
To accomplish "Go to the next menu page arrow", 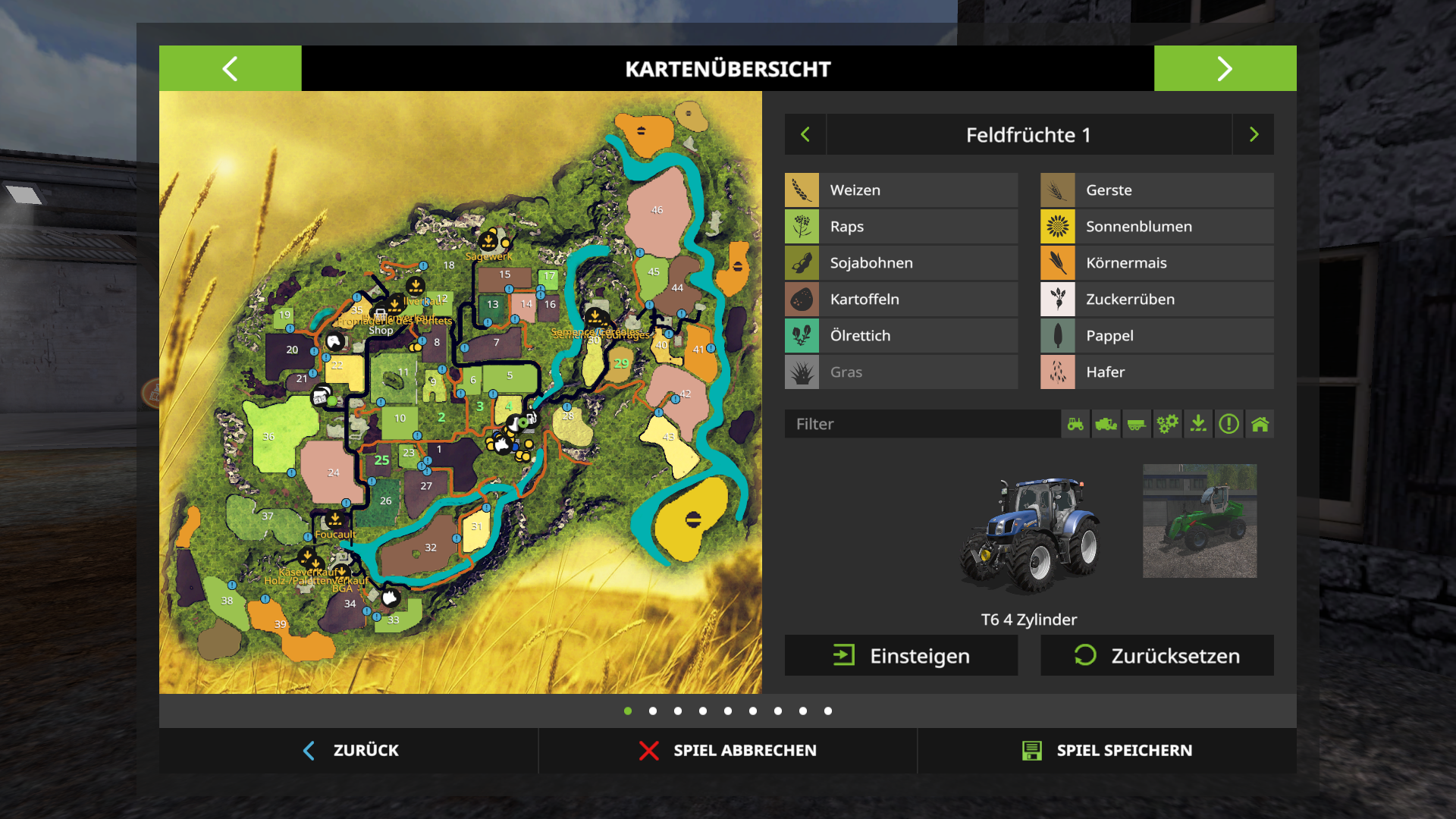I will 1225,68.
